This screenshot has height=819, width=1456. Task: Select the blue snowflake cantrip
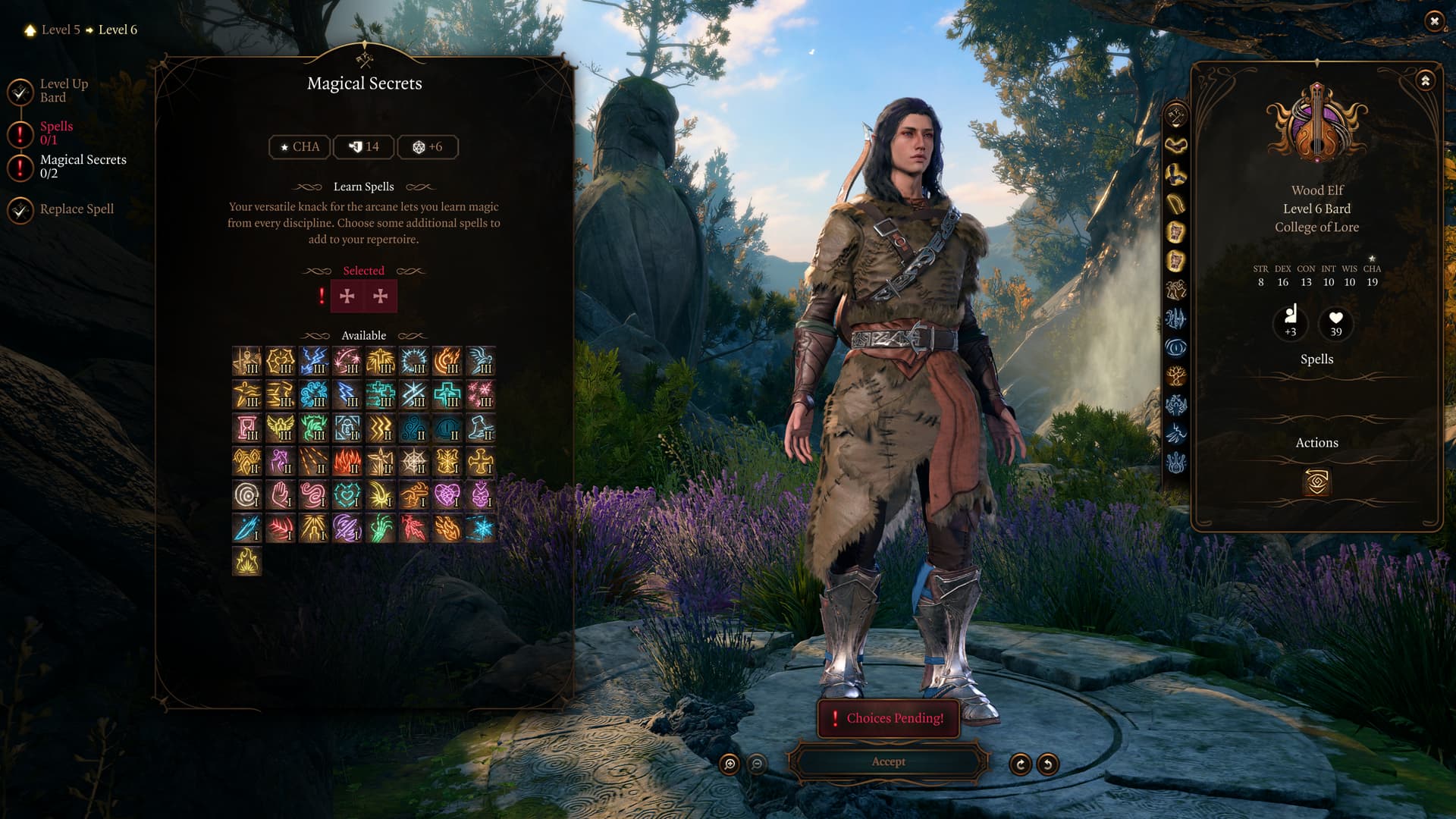point(481,528)
